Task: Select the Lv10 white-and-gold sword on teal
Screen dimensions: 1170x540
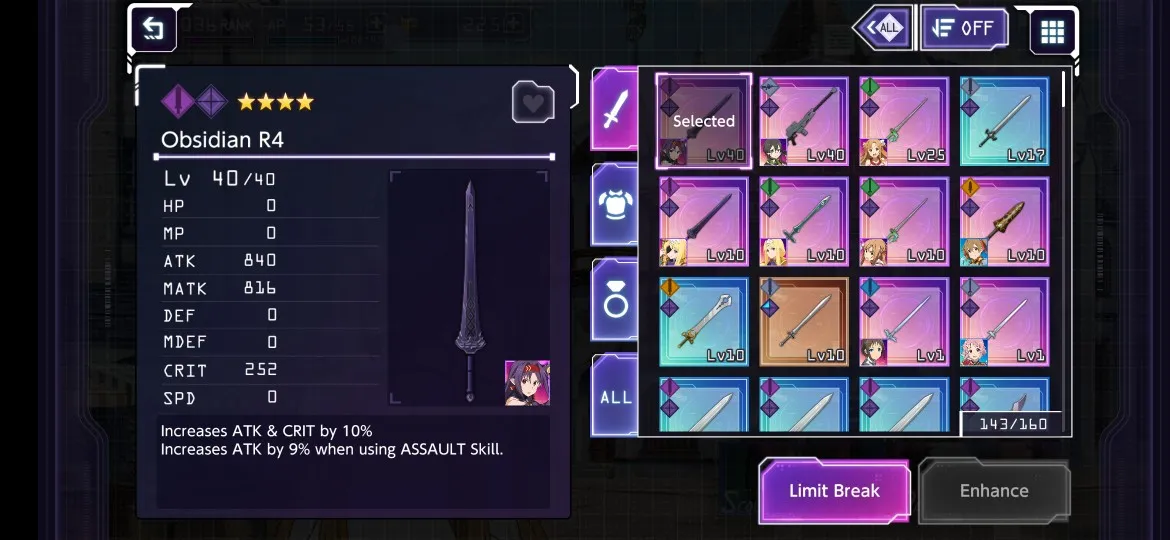Action: [704, 322]
